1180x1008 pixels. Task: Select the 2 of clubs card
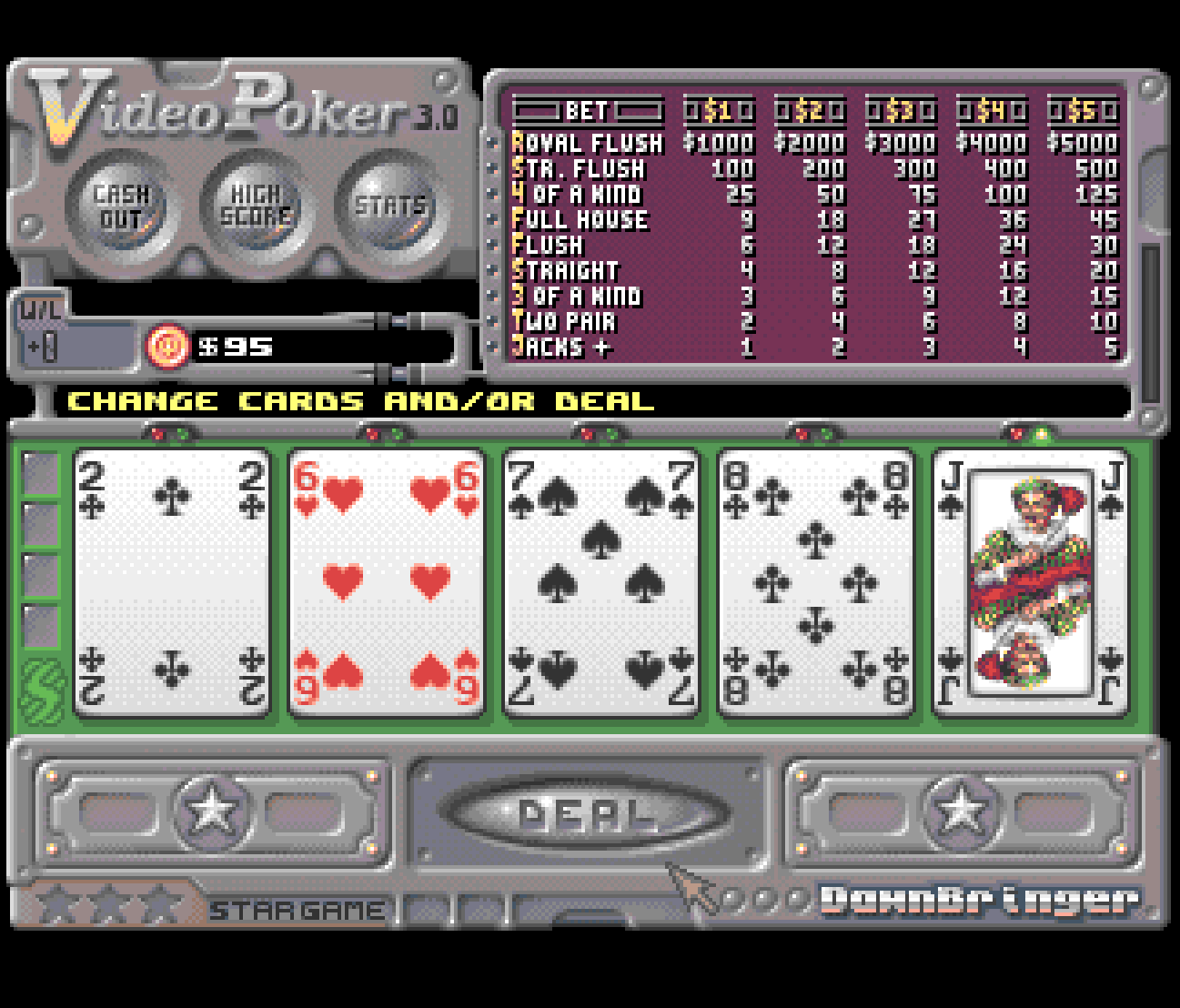(172, 583)
